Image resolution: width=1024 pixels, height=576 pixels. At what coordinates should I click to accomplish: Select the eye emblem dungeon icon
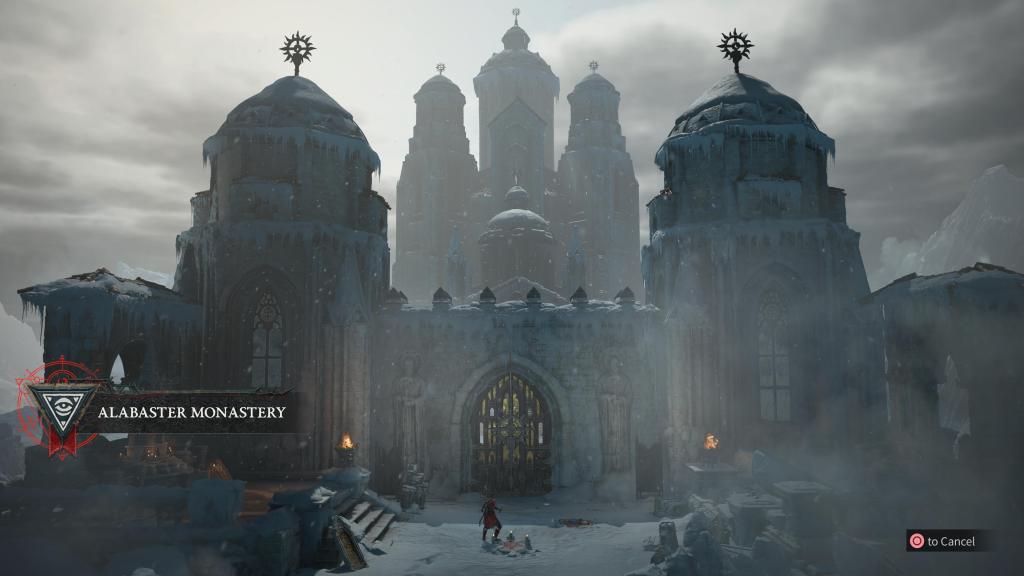(x=61, y=407)
